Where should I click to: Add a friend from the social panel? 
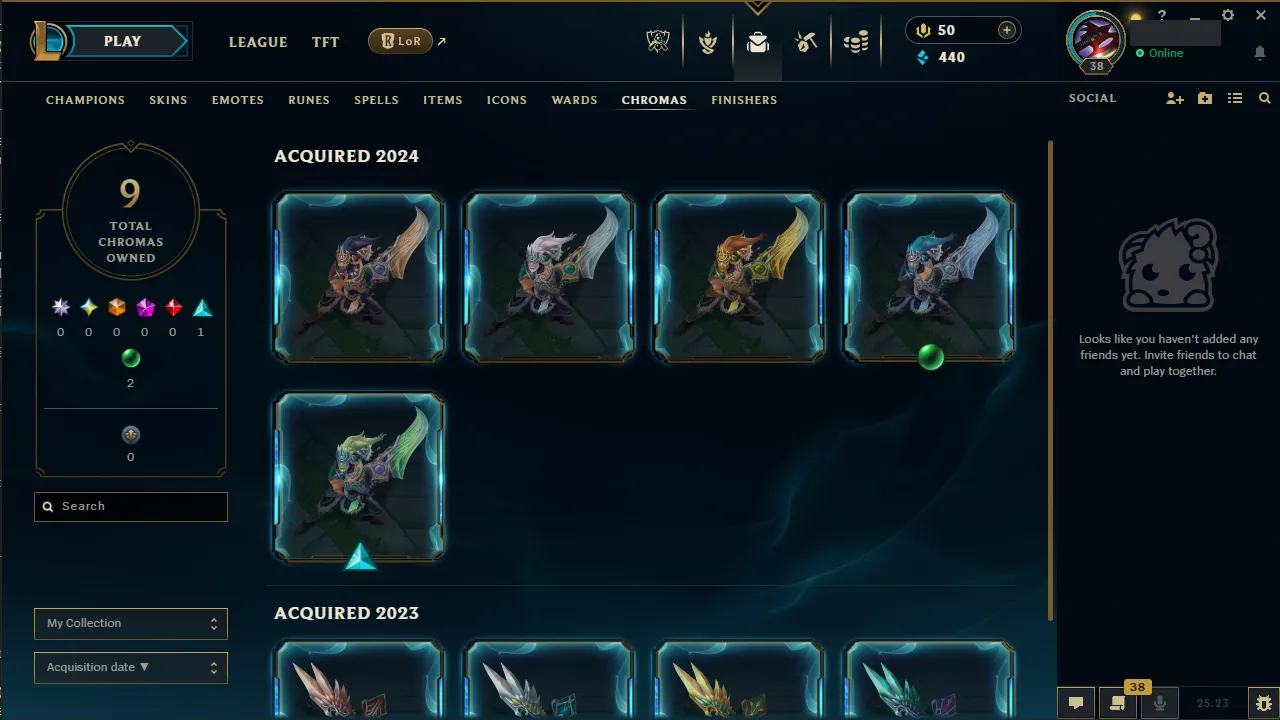(x=1174, y=98)
